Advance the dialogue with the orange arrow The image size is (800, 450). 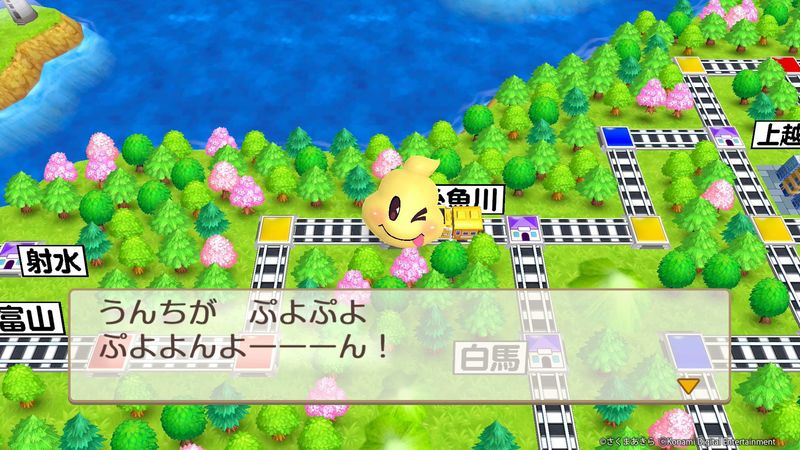[x=687, y=385]
